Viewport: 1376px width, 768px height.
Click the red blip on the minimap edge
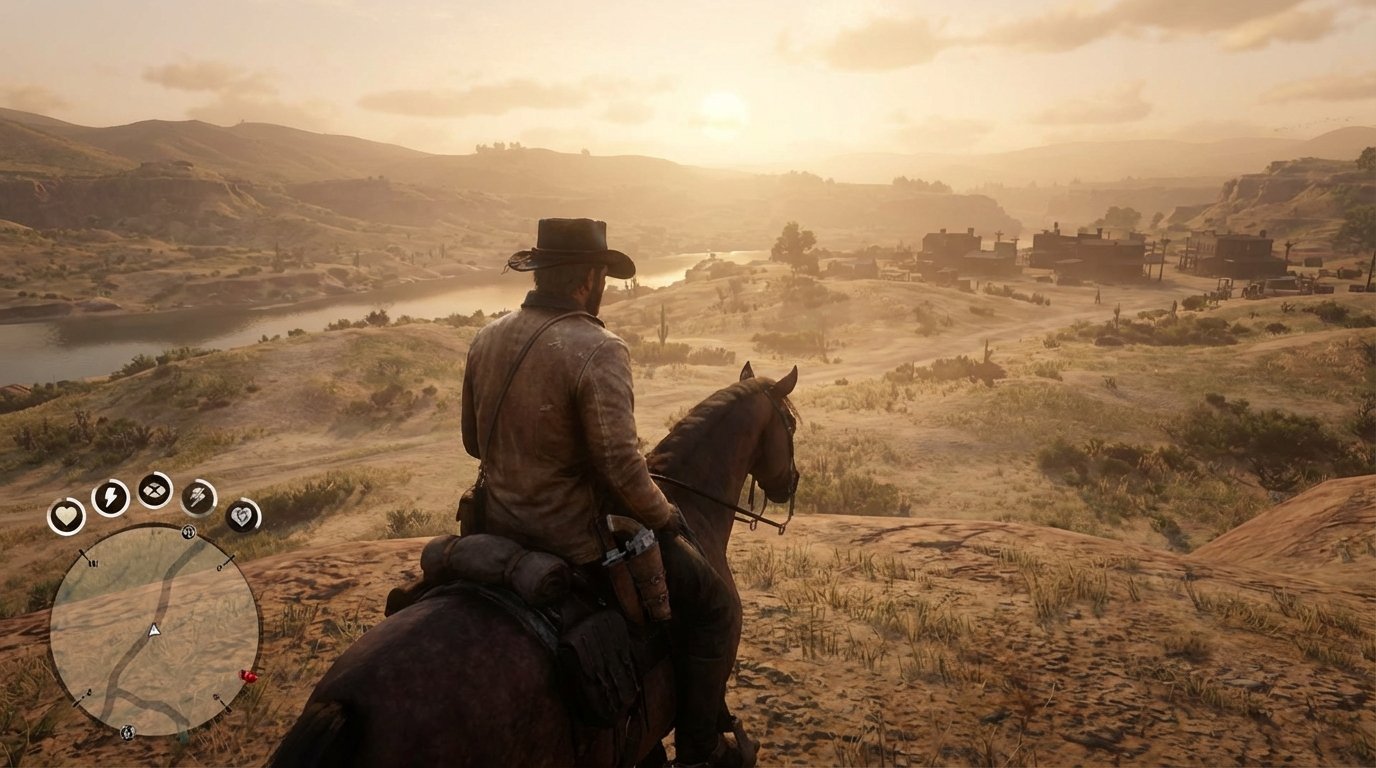tap(246, 675)
